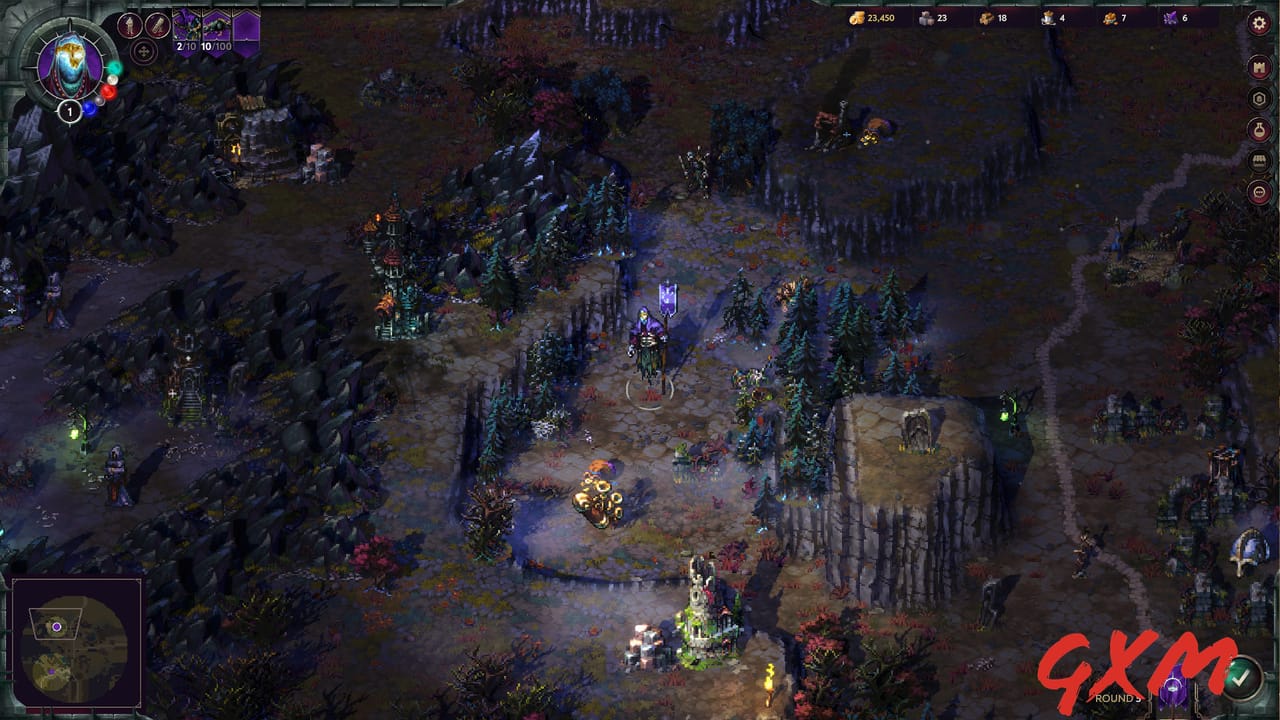The image size is (1280, 720).
Task: End the turn with the green checkmark
Action: click(x=1240, y=679)
